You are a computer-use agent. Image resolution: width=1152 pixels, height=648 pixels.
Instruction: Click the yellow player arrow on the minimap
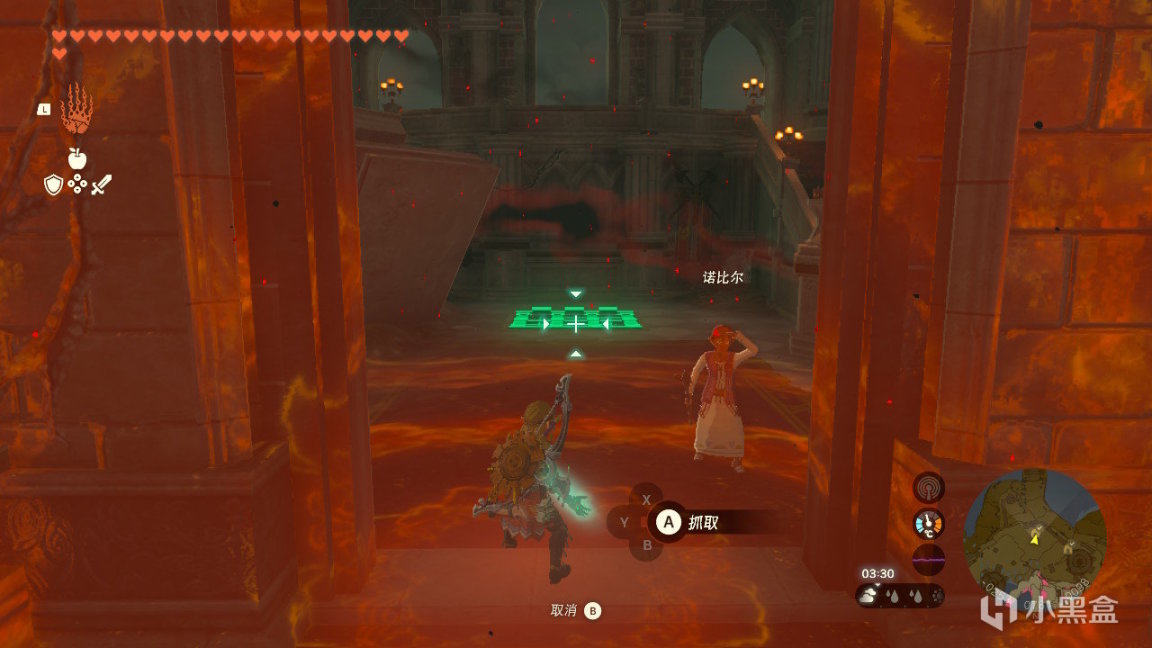click(x=1036, y=537)
